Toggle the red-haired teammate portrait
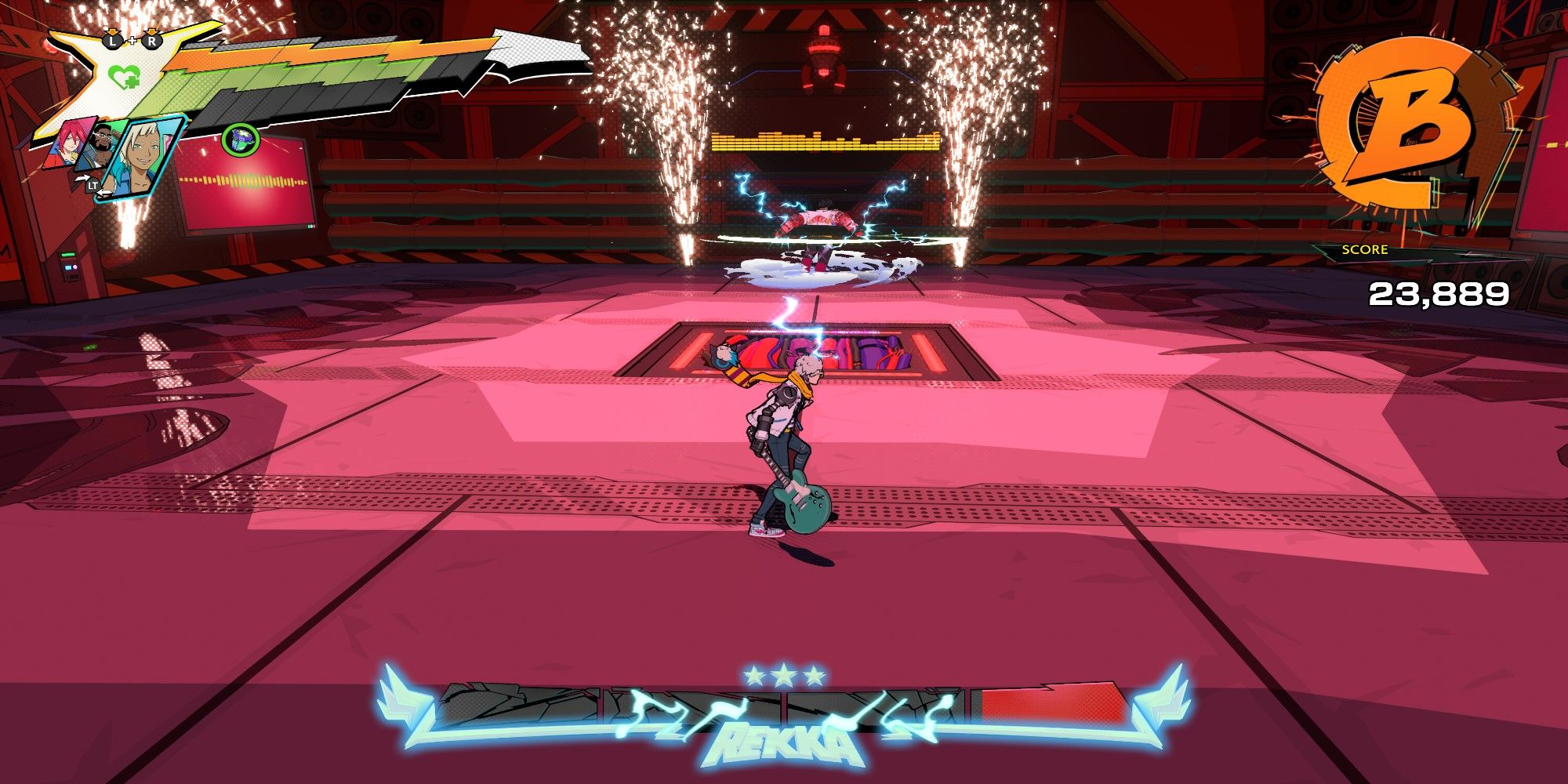1568x784 pixels. click(69, 143)
